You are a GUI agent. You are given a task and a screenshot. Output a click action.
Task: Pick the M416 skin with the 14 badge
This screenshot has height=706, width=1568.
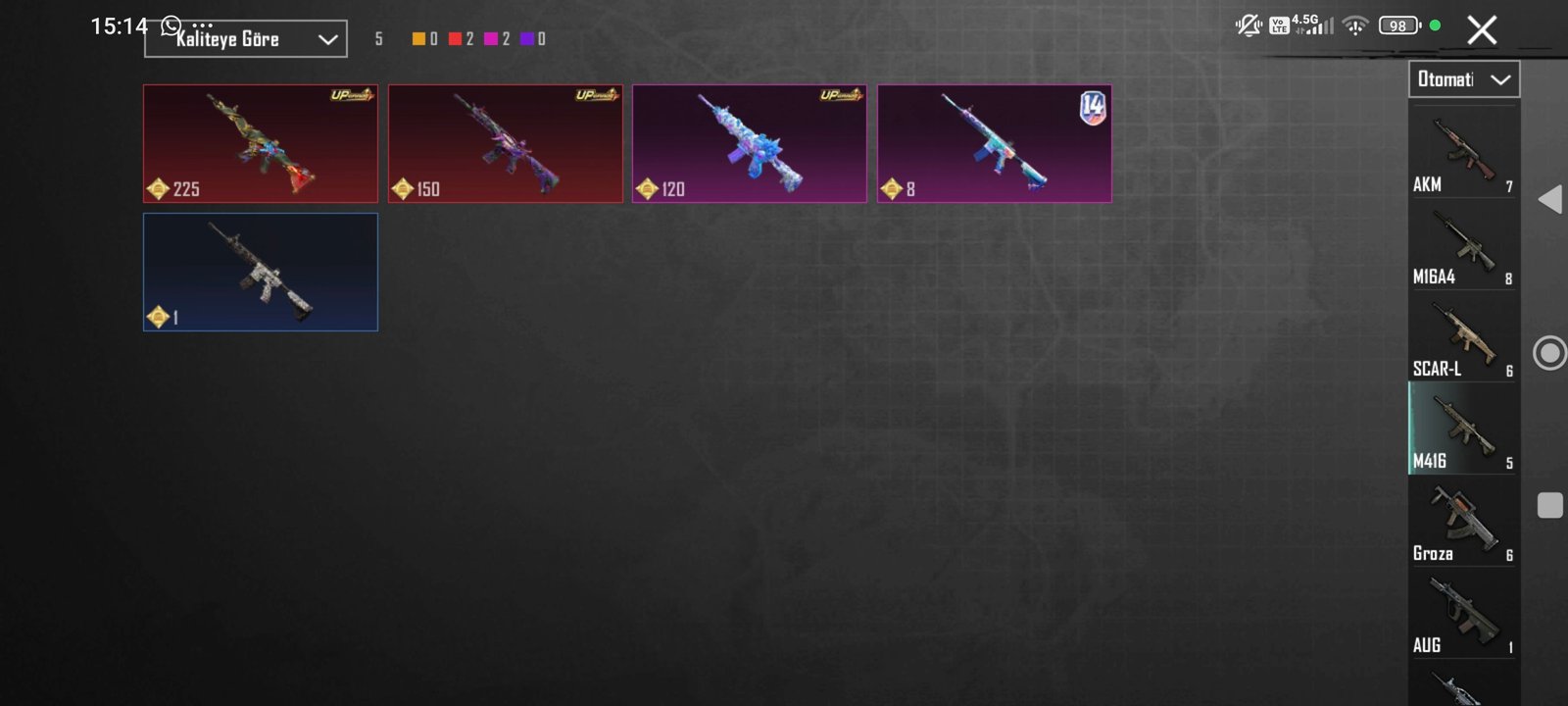pyautogui.click(x=995, y=143)
